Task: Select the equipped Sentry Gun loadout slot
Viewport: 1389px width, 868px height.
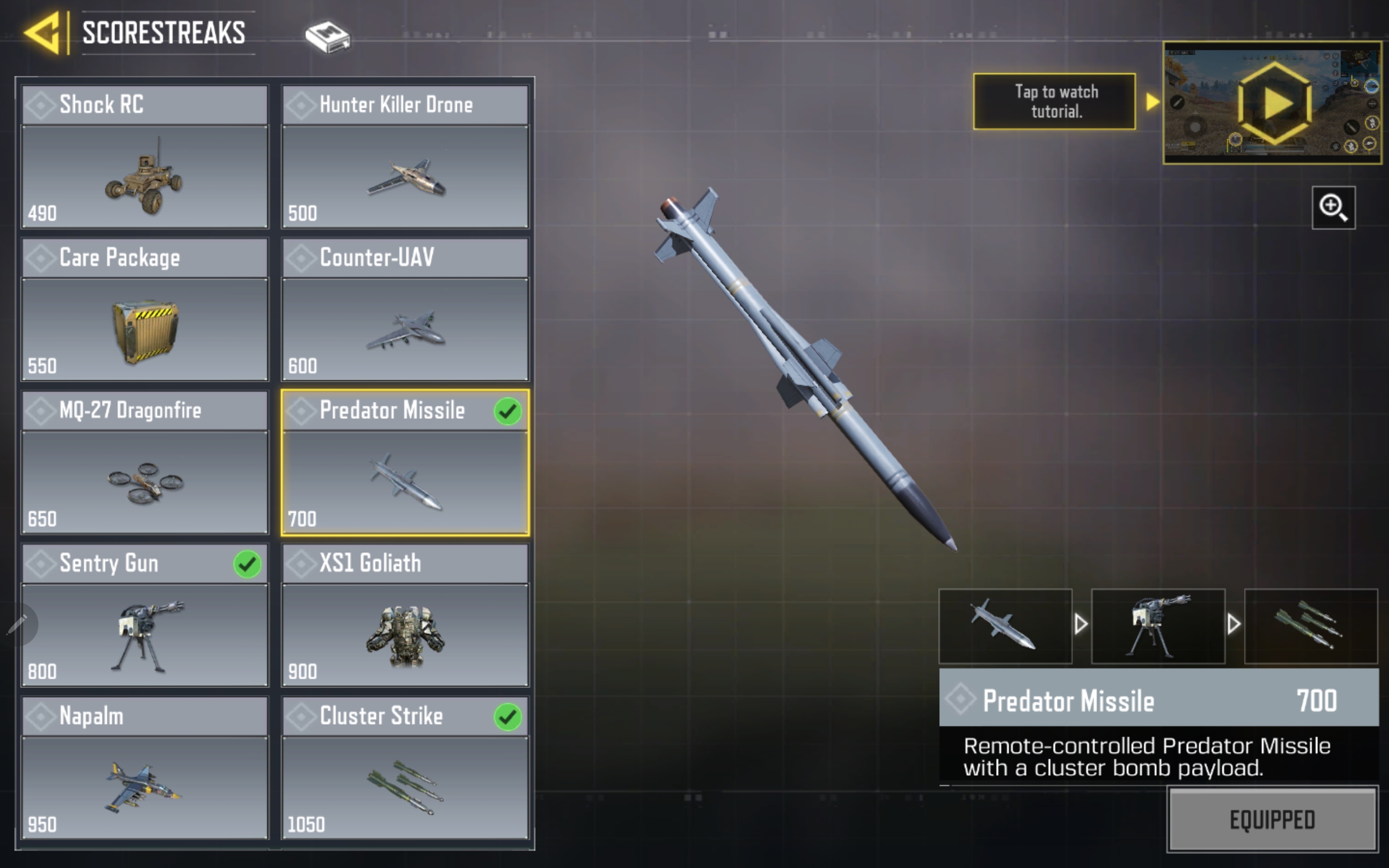Action: [x=1158, y=626]
